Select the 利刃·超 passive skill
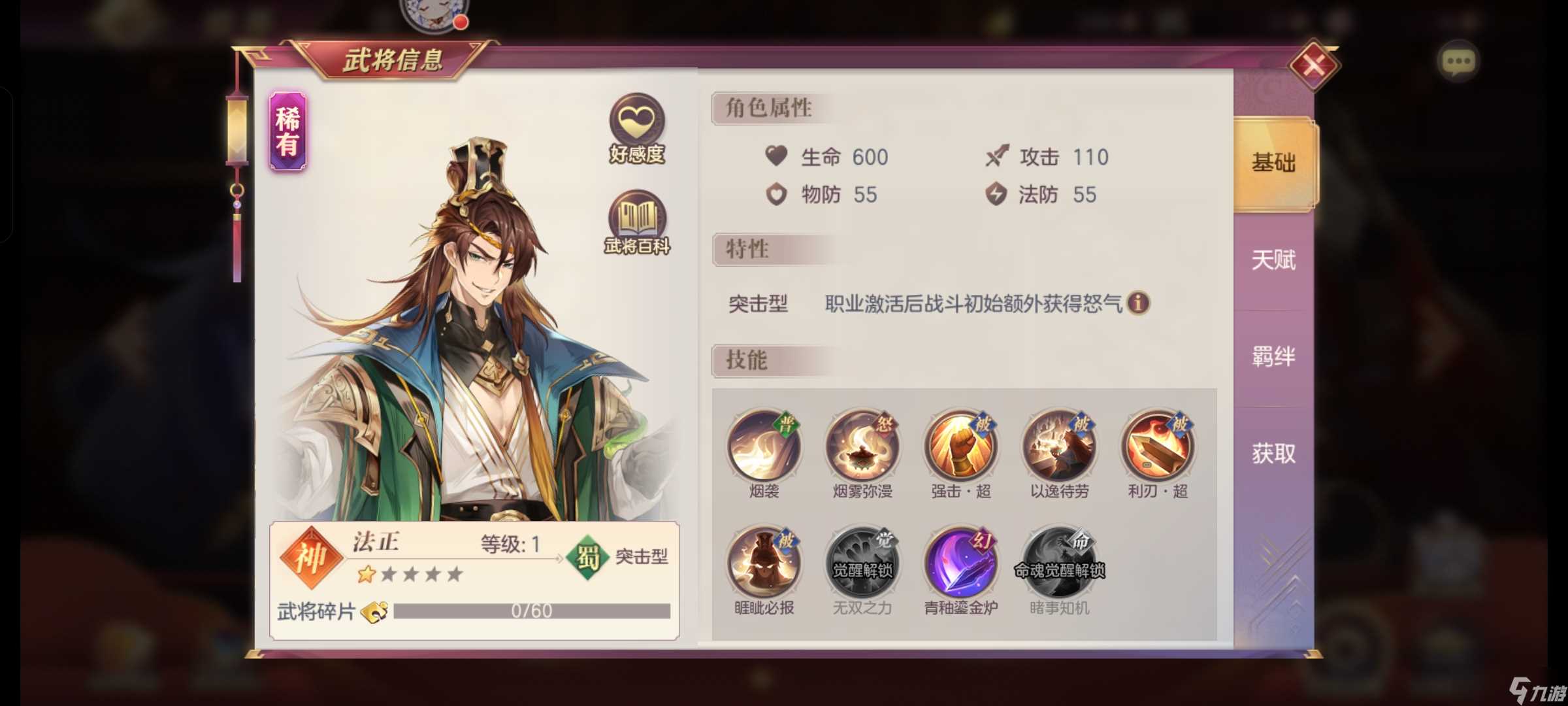Screen dimensions: 1568x706 coord(1158,446)
